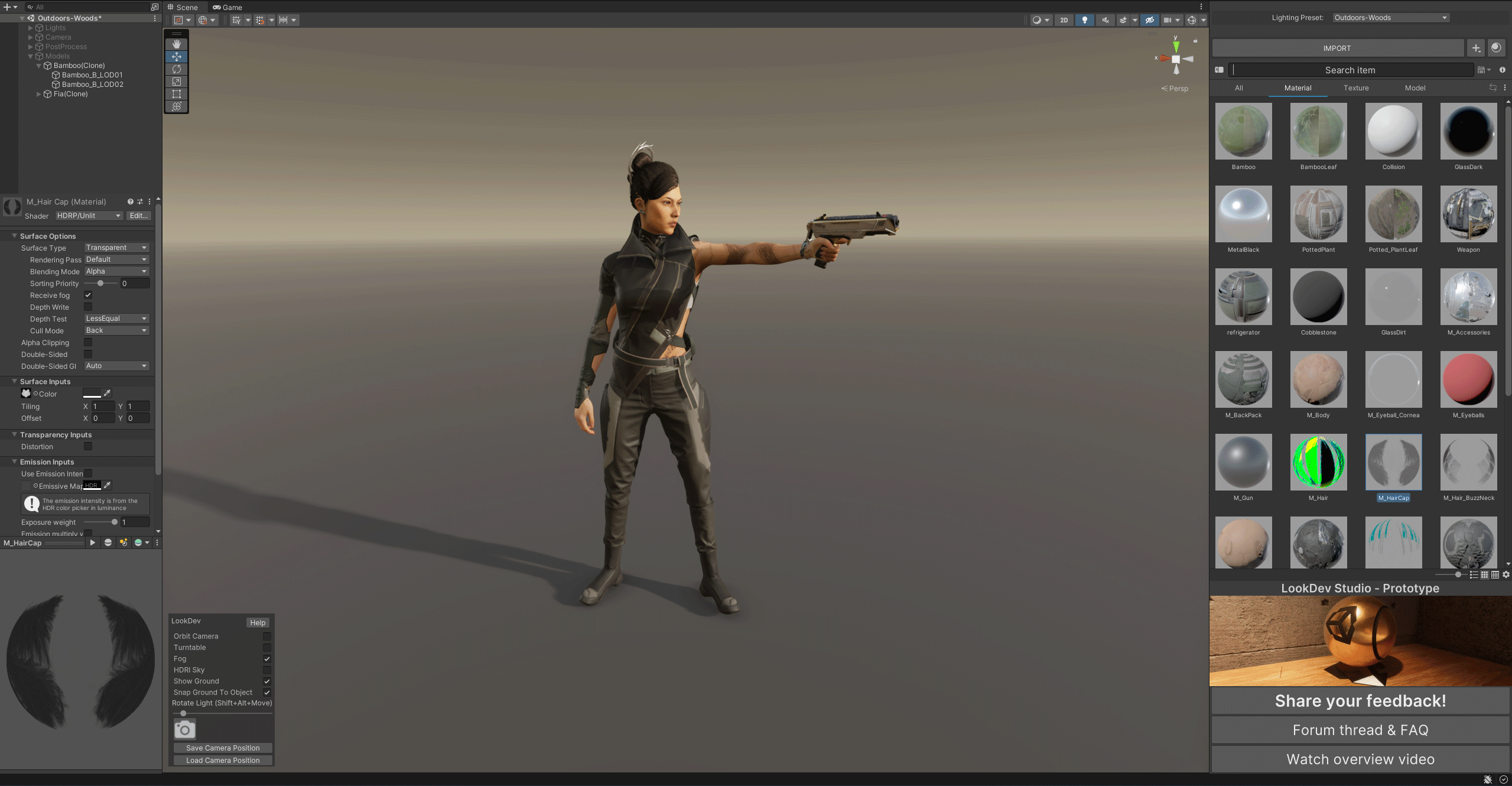1512x786 pixels.
Task: Open the Surface Type dropdown
Action: [x=116, y=248]
